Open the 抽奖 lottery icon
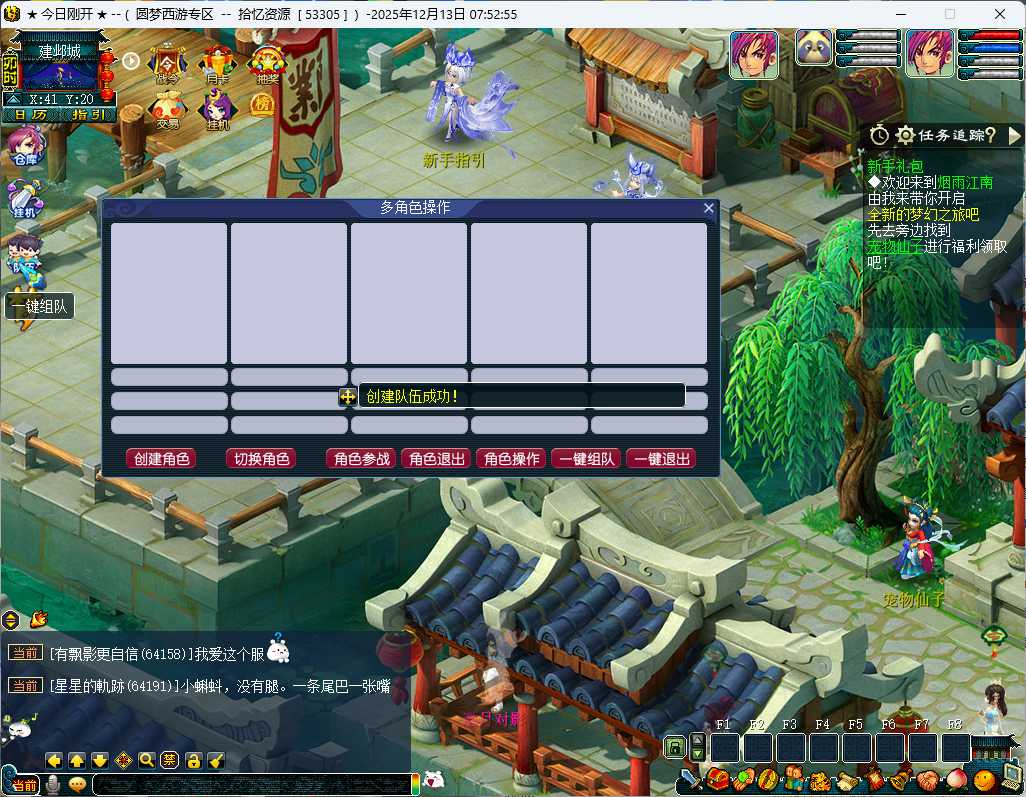Image resolution: width=1026 pixels, height=797 pixels. [x=267, y=65]
